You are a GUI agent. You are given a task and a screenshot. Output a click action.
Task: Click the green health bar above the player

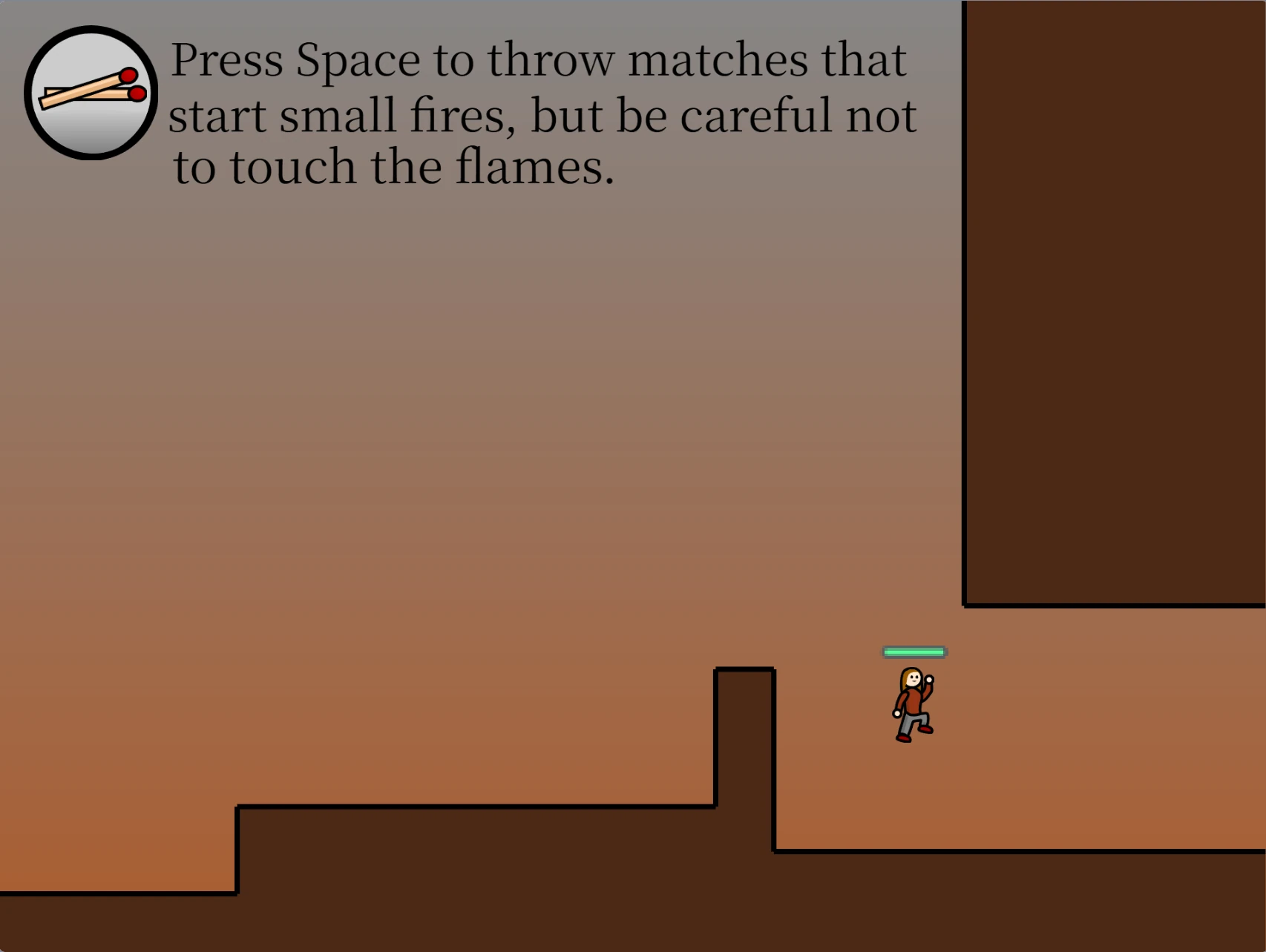click(914, 652)
